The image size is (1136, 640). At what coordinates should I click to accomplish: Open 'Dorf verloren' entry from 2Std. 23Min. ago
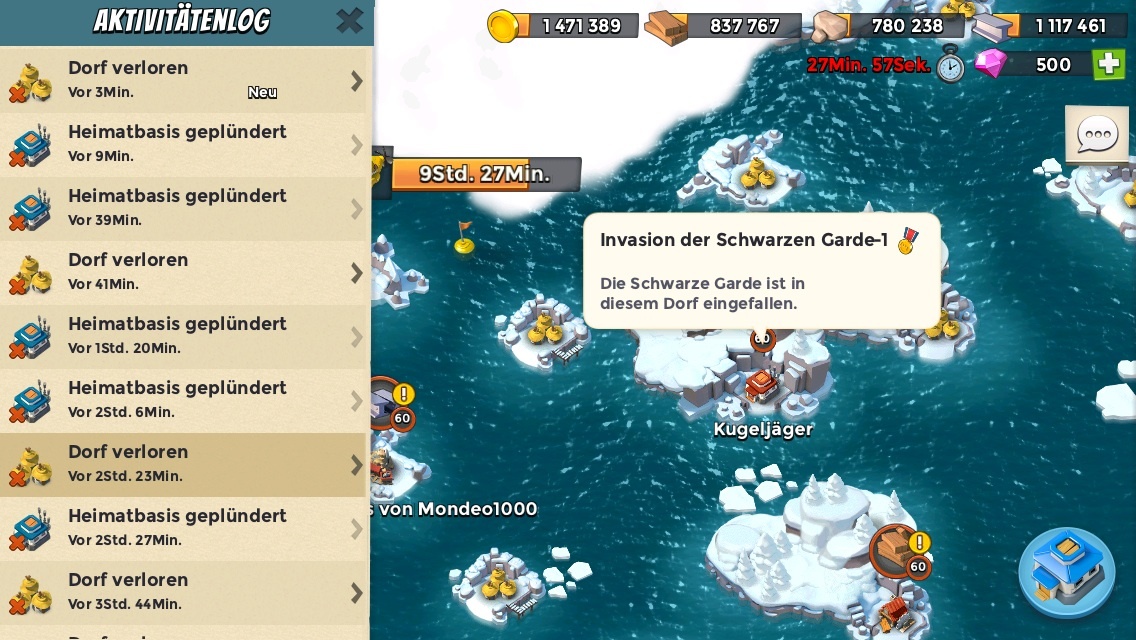(185, 464)
